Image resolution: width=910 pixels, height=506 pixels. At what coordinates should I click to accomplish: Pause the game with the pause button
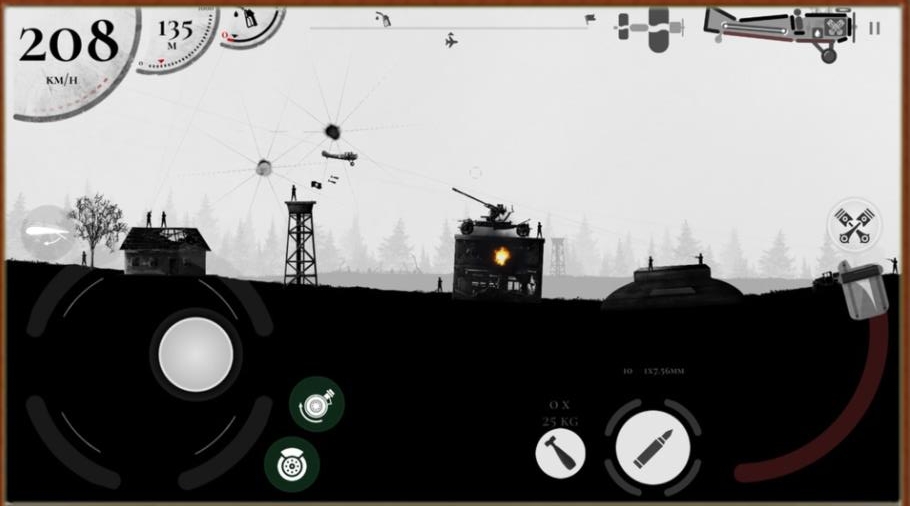click(x=875, y=28)
